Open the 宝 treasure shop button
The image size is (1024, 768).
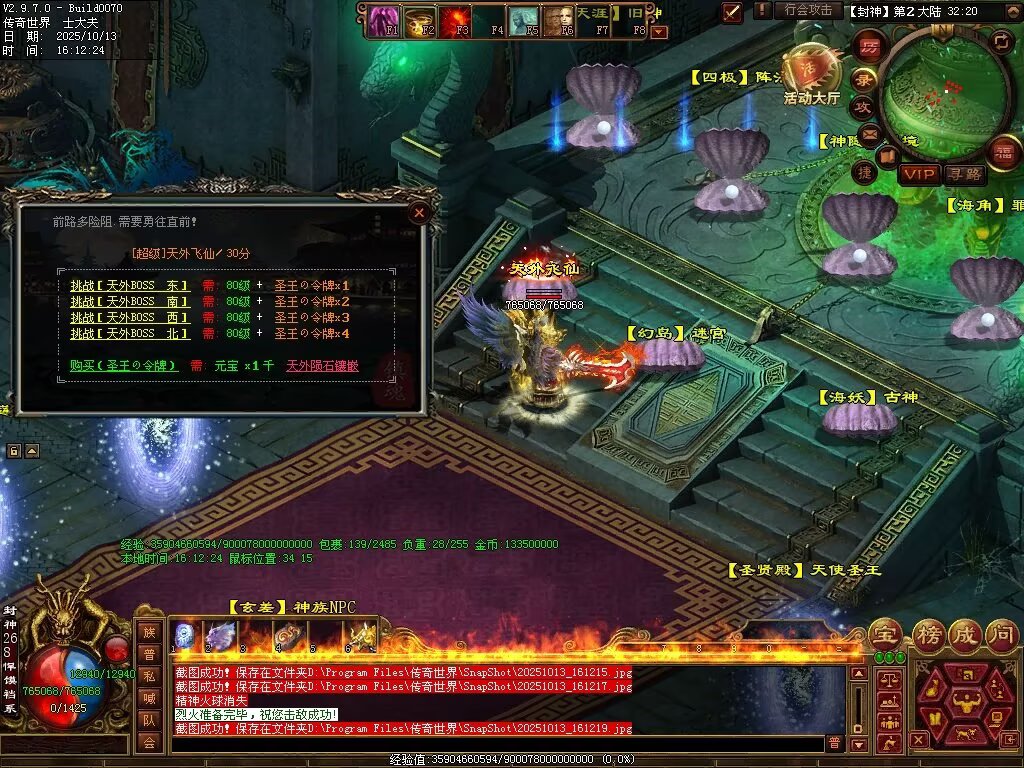tap(884, 633)
